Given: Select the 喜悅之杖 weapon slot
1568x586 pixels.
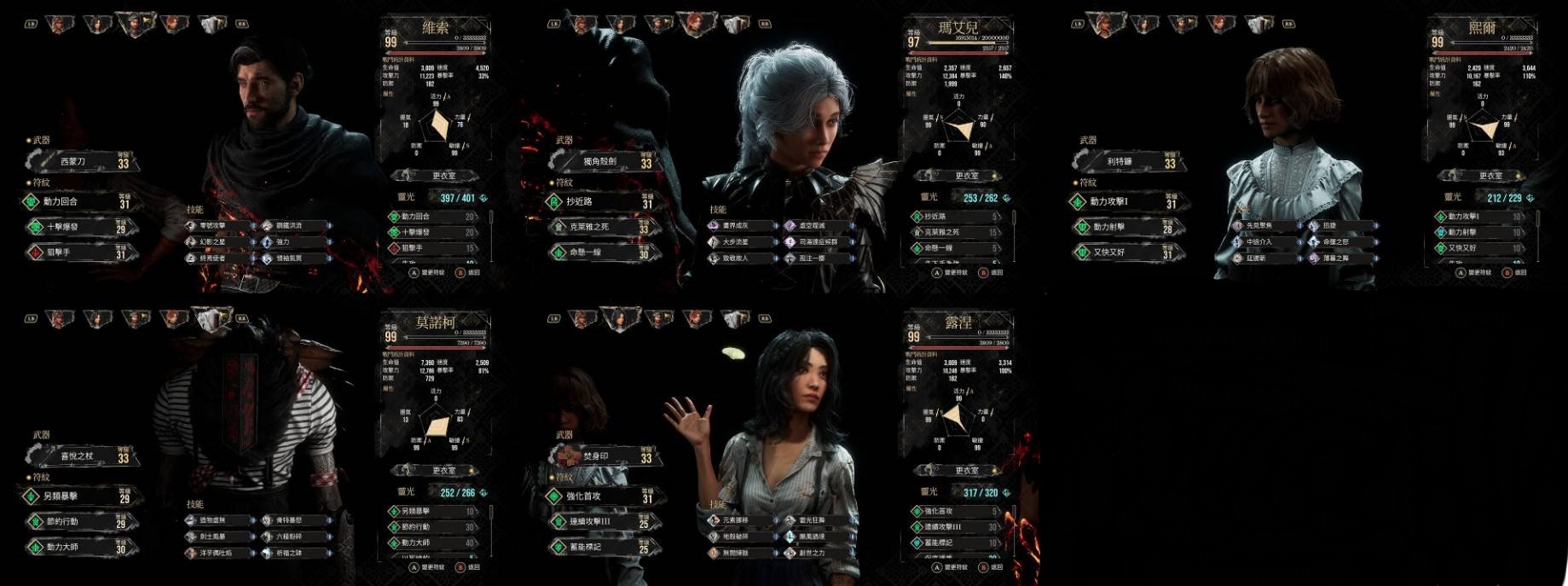Looking at the screenshot, I should pos(78,456).
